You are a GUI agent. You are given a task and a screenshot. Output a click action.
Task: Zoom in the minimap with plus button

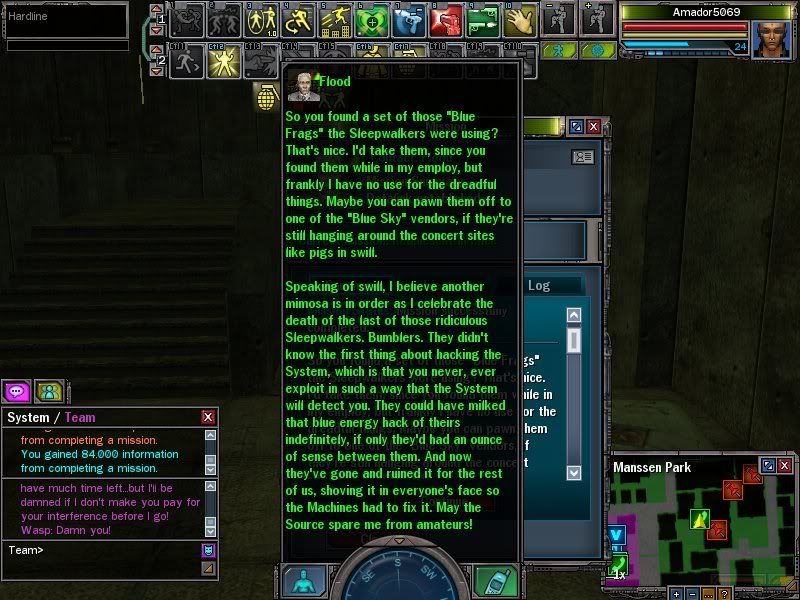click(677, 594)
